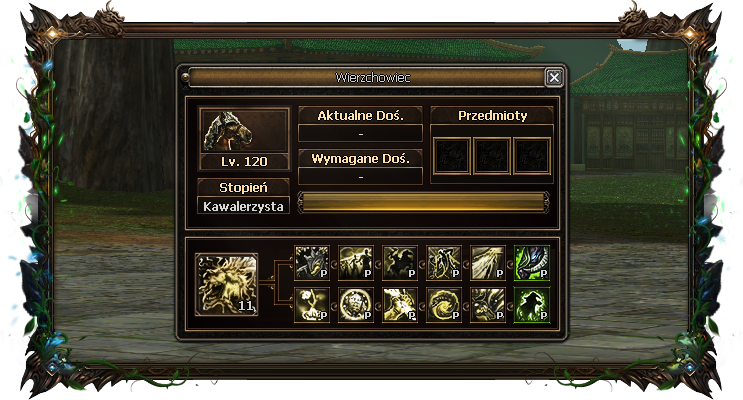
Task: Select the first skill in the bottom row
Action: (311, 305)
